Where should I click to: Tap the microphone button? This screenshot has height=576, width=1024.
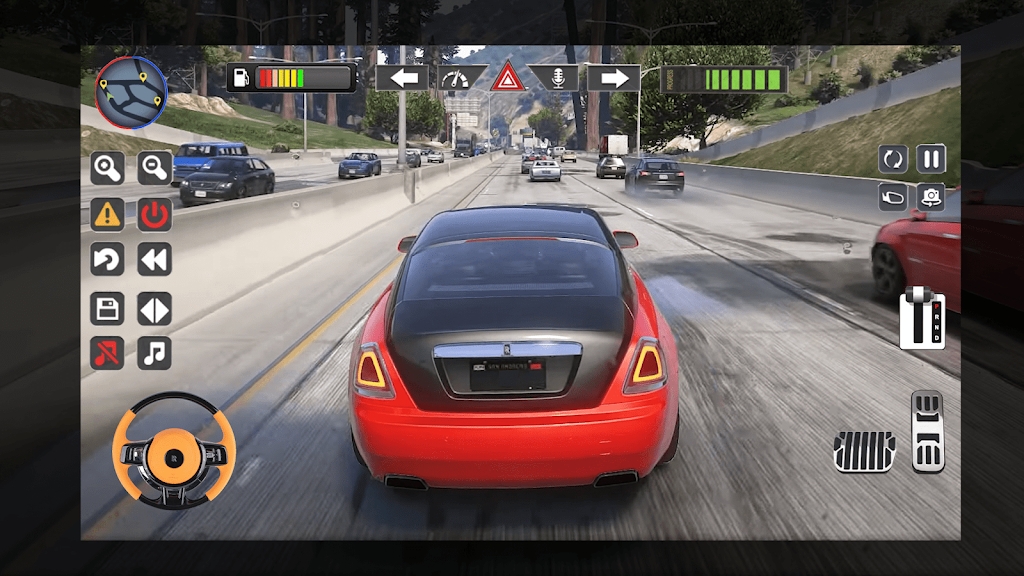click(555, 78)
